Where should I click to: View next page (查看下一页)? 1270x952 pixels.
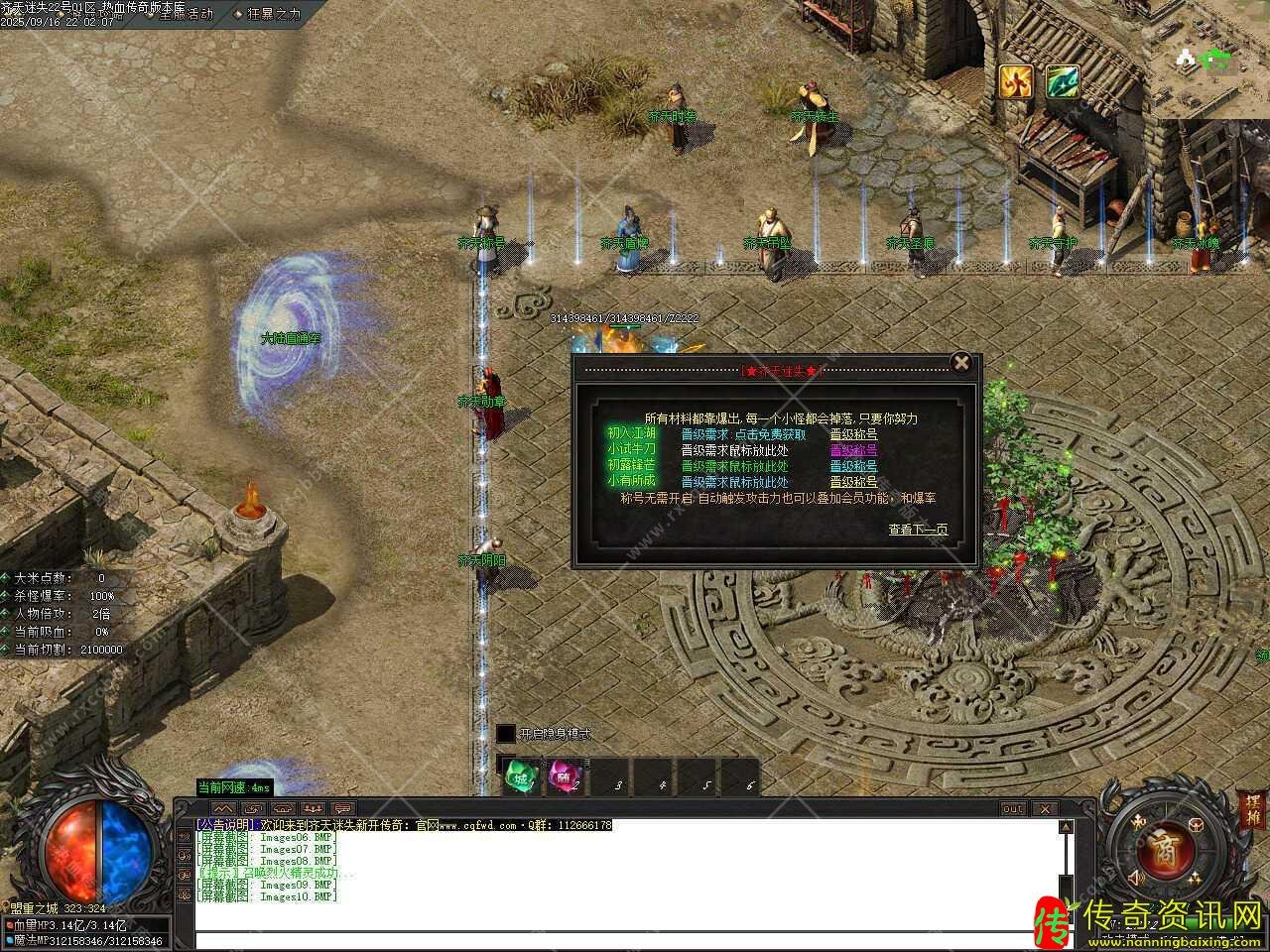917,530
